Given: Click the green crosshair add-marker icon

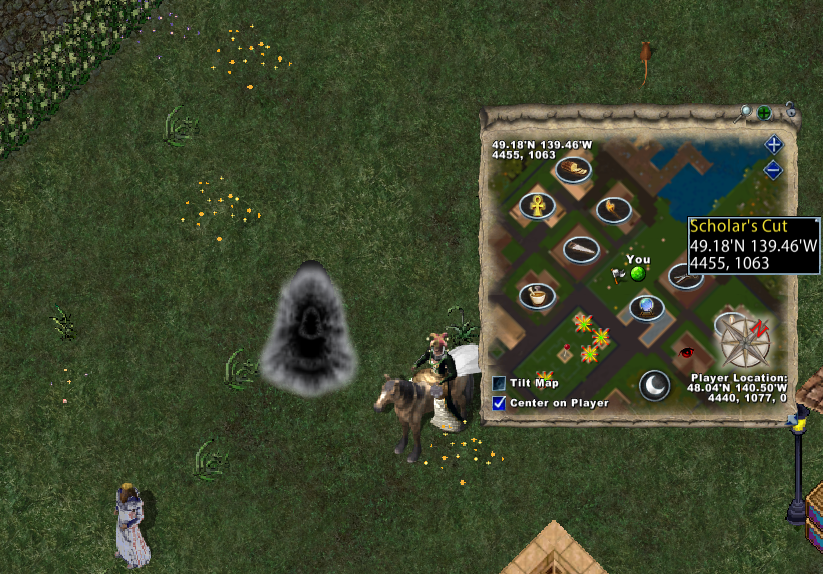Looking at the screenshot, I should click(x=764, y=112).
